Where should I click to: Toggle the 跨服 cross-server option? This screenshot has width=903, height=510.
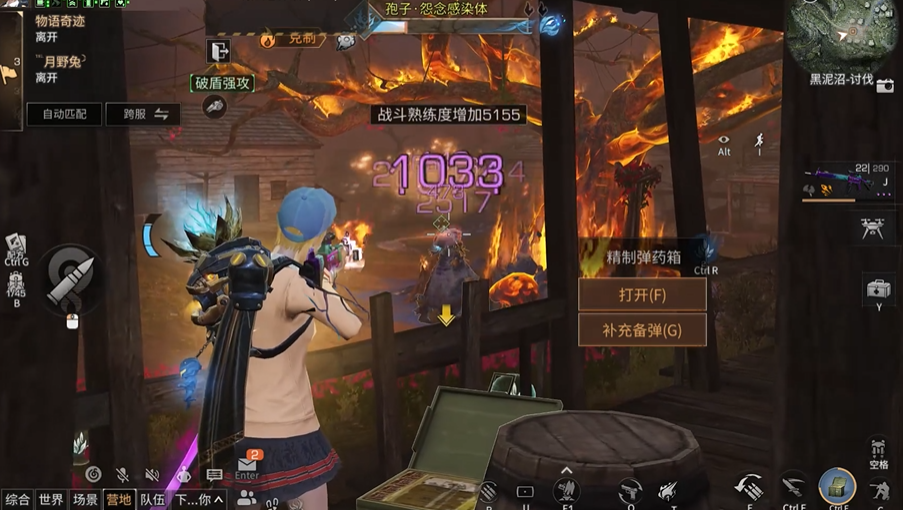pyautogui.click(x=143, y=114)
